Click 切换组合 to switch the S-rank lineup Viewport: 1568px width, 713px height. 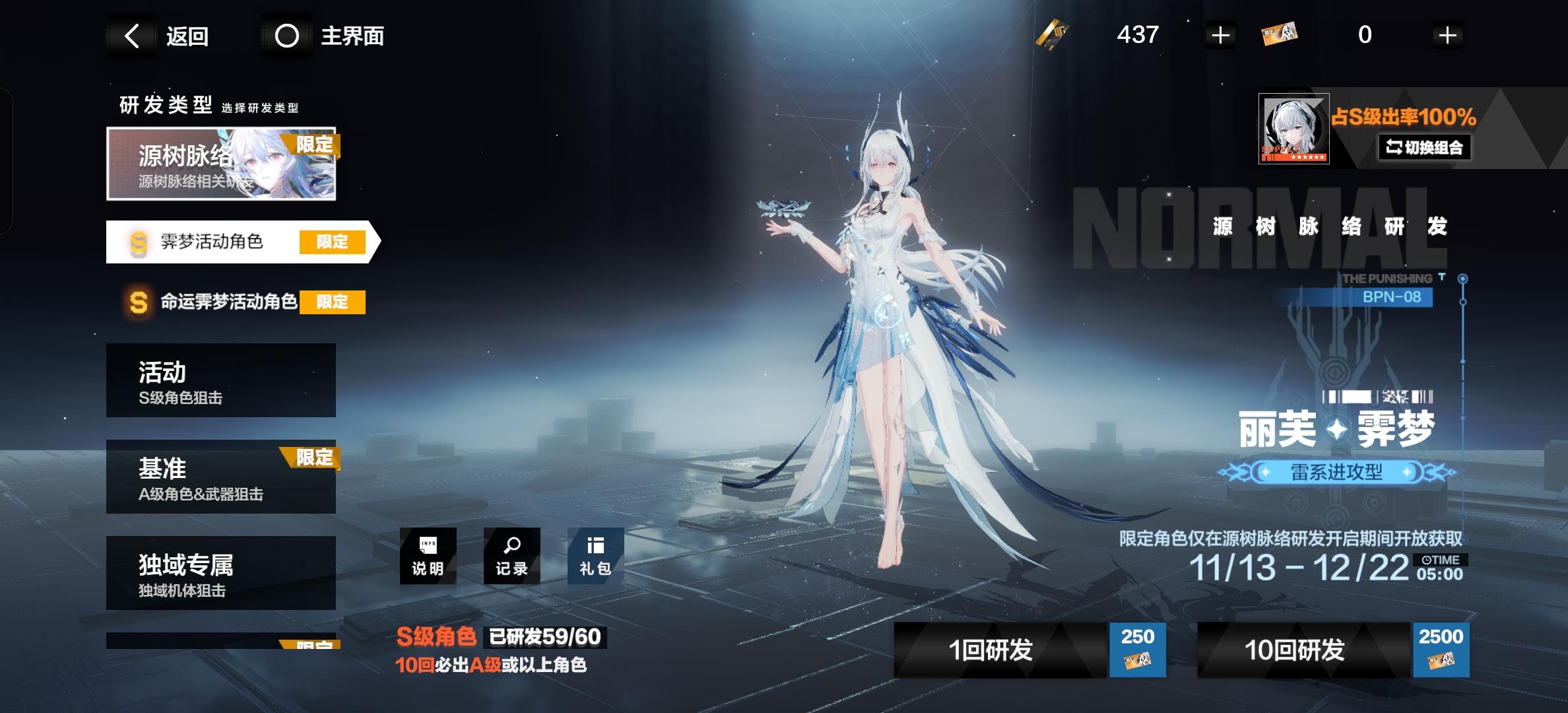tap(1427, 148)
